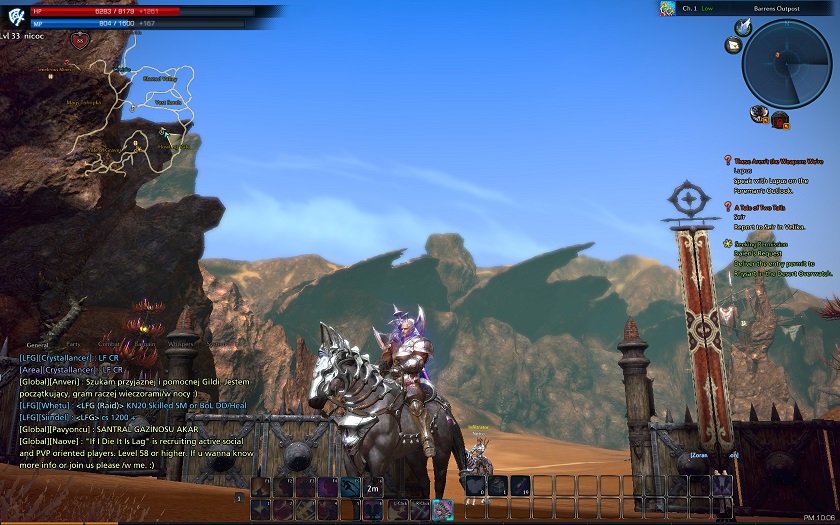This screenshot has height=525, width=840.
Task: Use the item slot showing count 14
Action: point(521,487)
